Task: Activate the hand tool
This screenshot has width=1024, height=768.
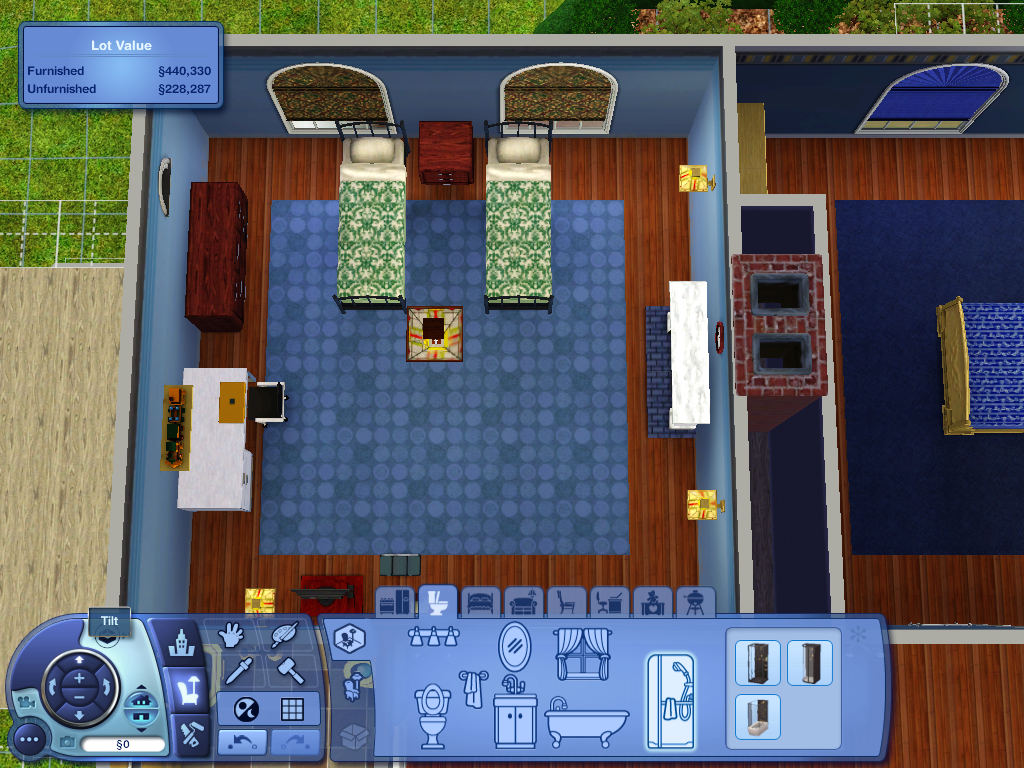Action: (232, 635)
